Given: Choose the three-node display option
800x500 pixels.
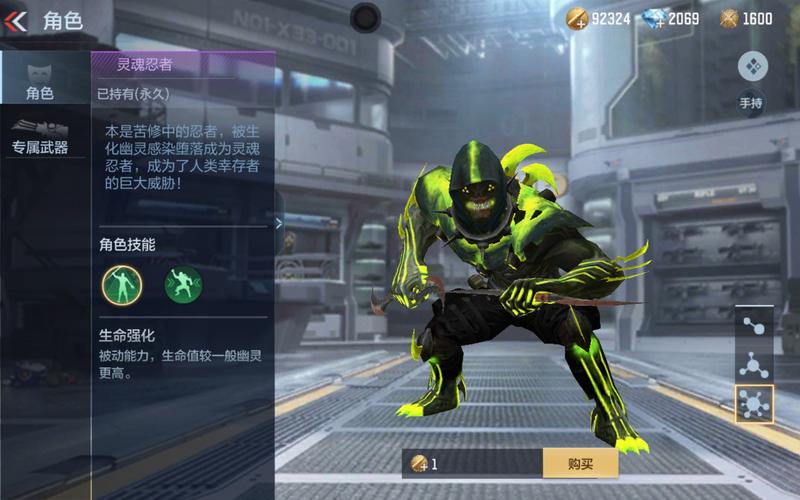Looking at the screenshot, I should (753, 365).
